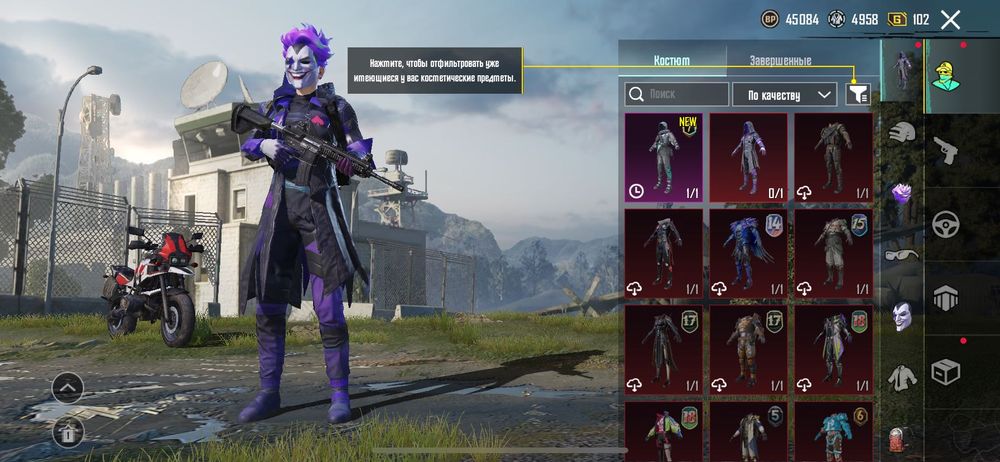Select the costume marked NEW
Image resolution: width=1000 pixels, height=462 pixels.
(x=663, y=157)
